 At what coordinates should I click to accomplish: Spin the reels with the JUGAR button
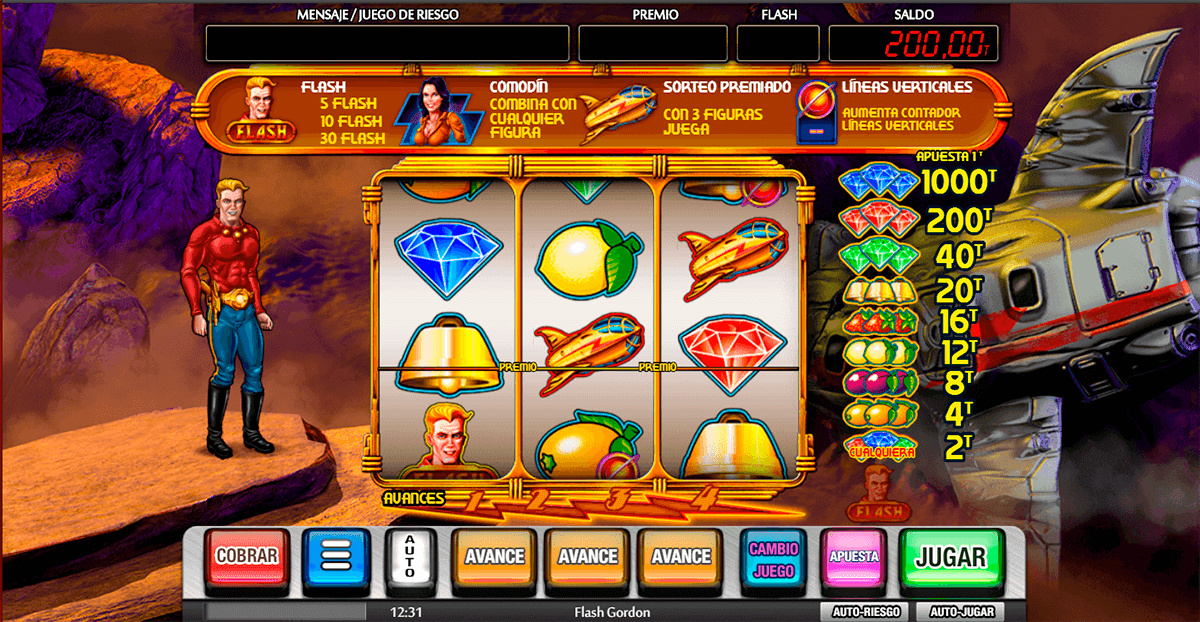pyautogui.click(x=951, y=557)
